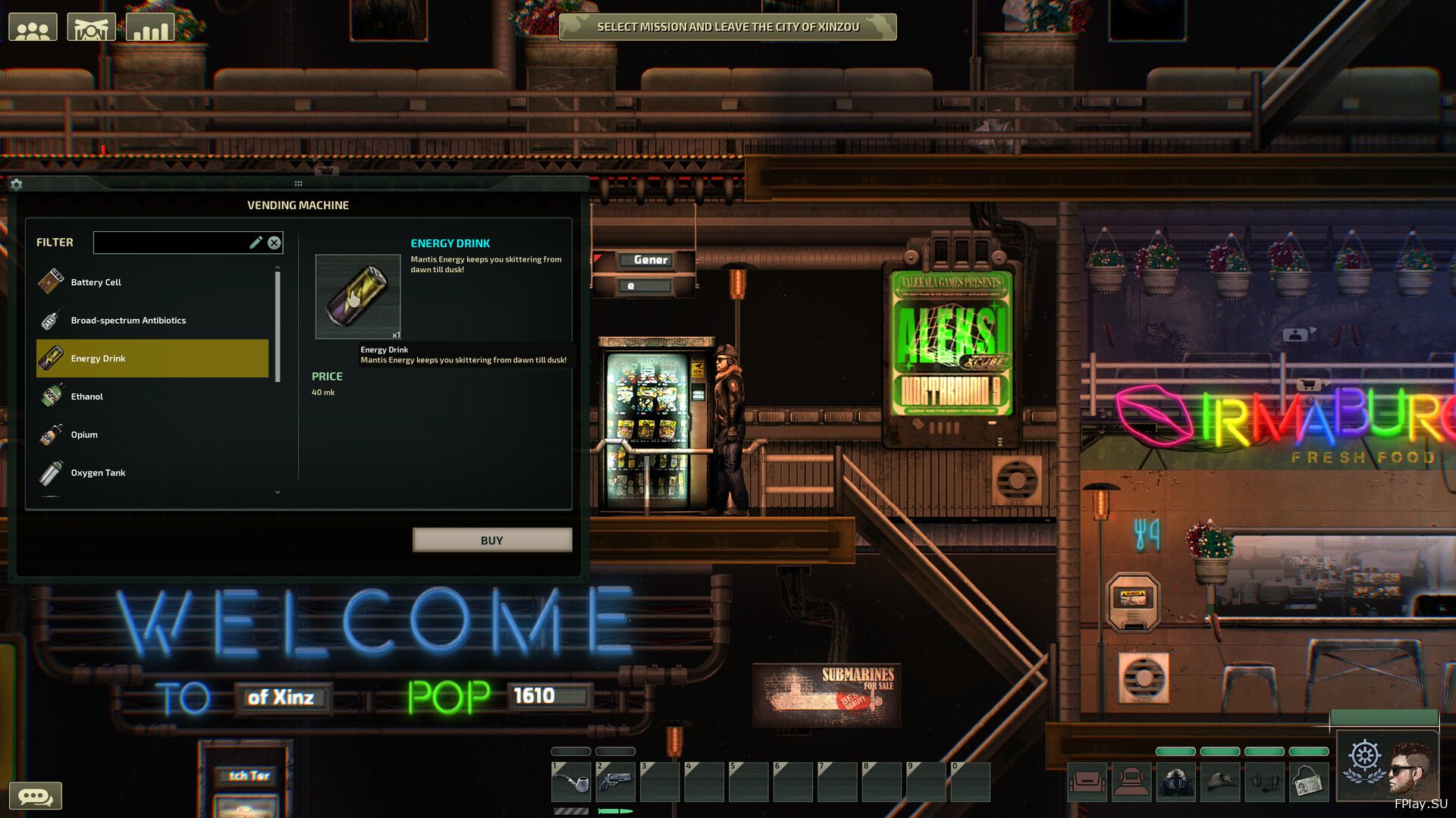Select the fur-collar jacket equipment slot
The width and height of the screenshot is (1456, 818).
click(1175, 782)
